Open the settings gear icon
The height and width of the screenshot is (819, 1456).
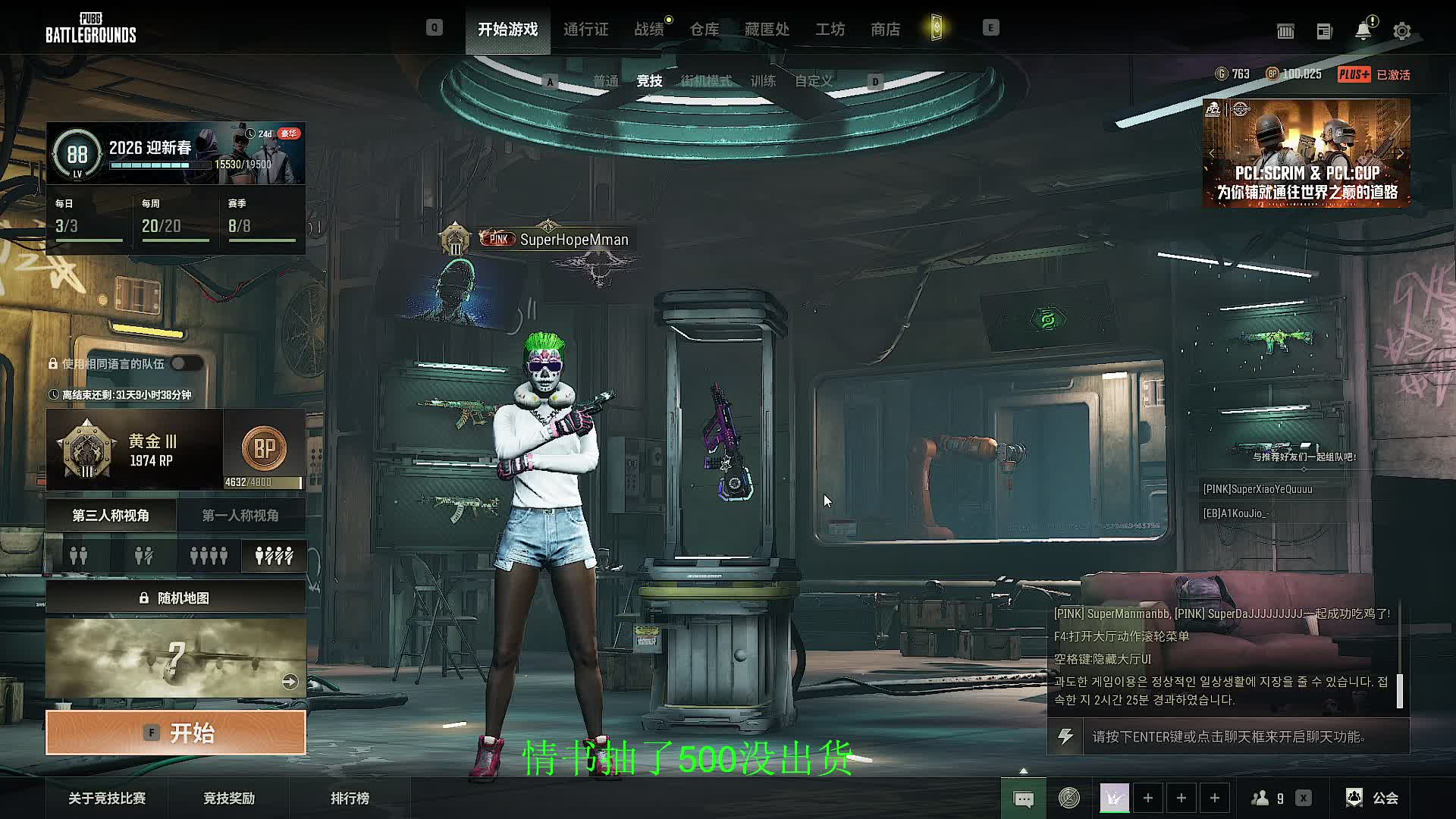(1401, 31)
